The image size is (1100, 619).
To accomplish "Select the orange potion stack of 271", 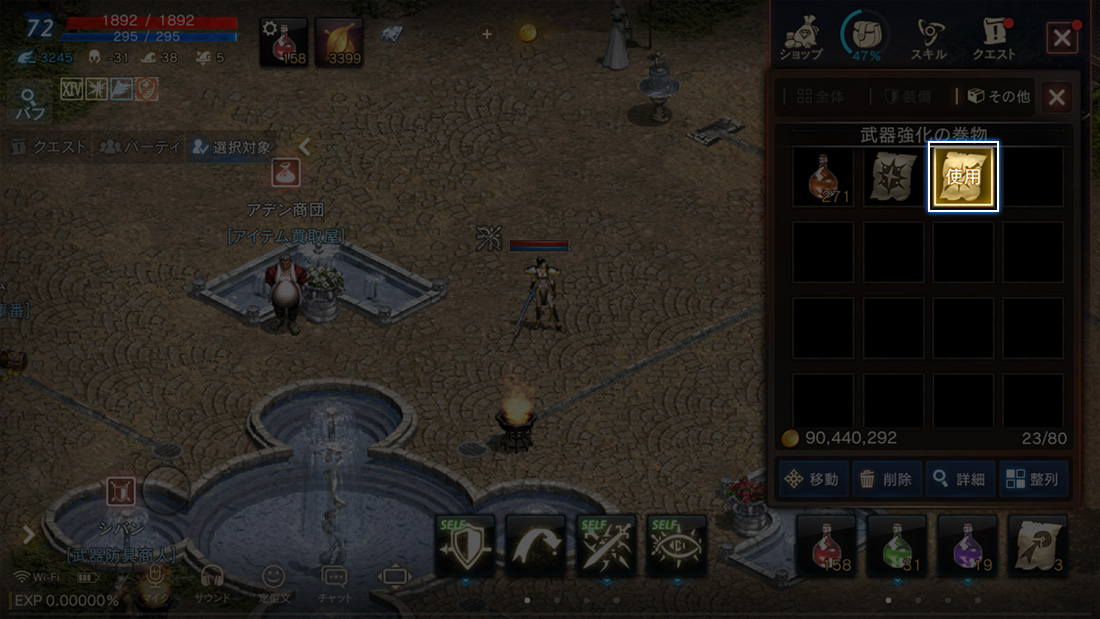I will point(824,177).
